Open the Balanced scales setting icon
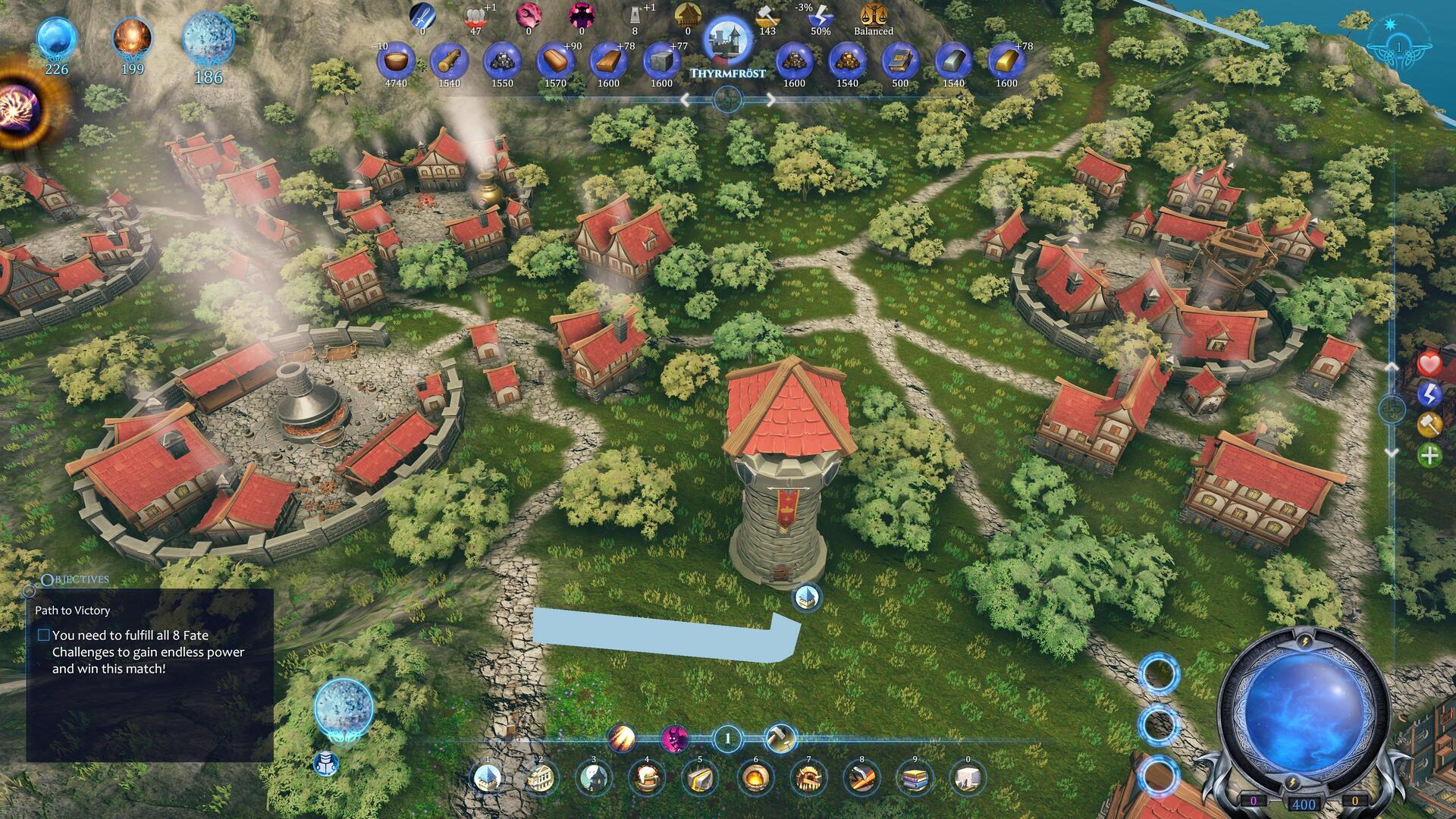Viewport: 1456px width, 819px height. (873, 17)
